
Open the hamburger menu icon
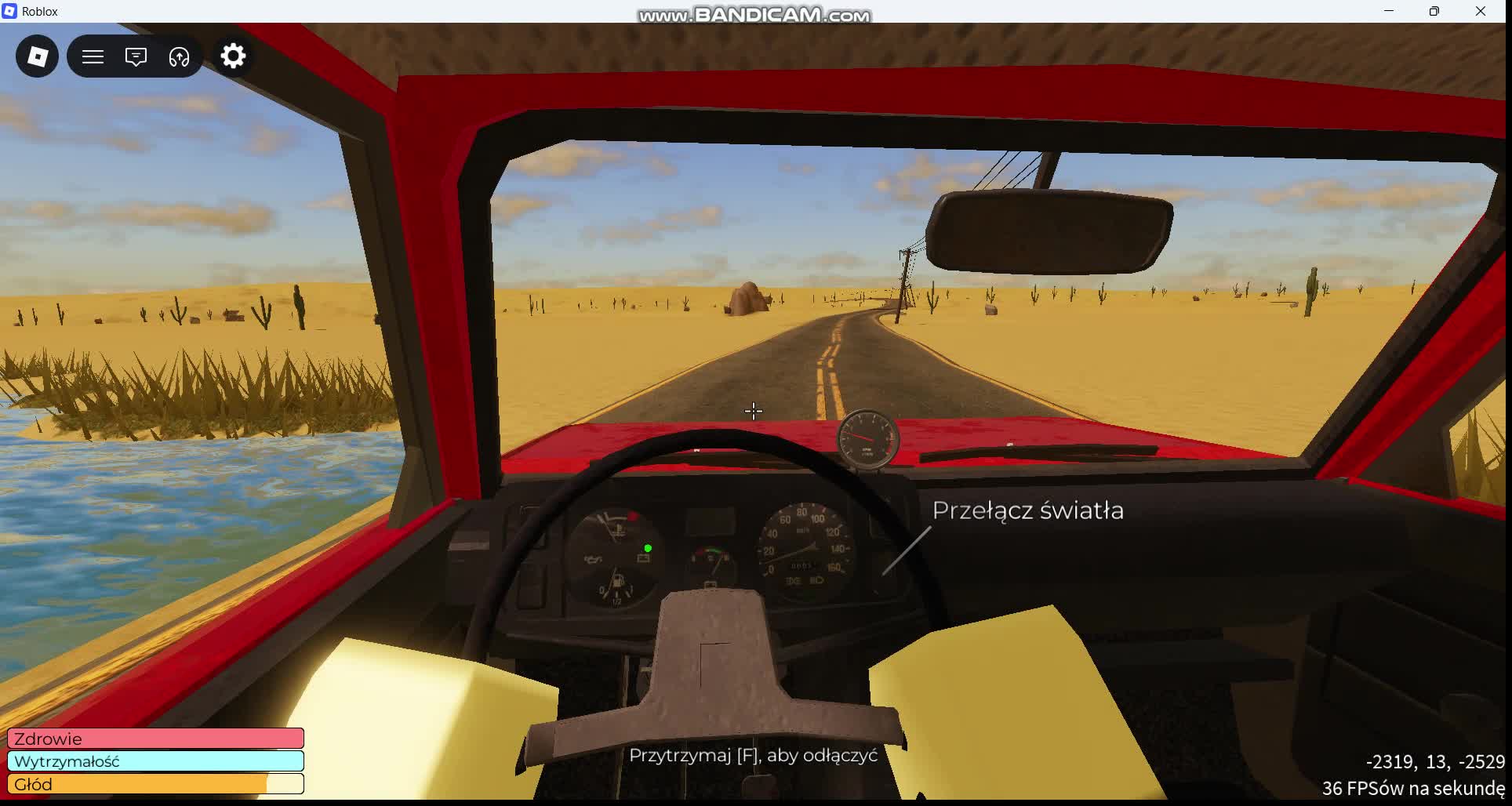pyautogui.click(x=93, y=56)
